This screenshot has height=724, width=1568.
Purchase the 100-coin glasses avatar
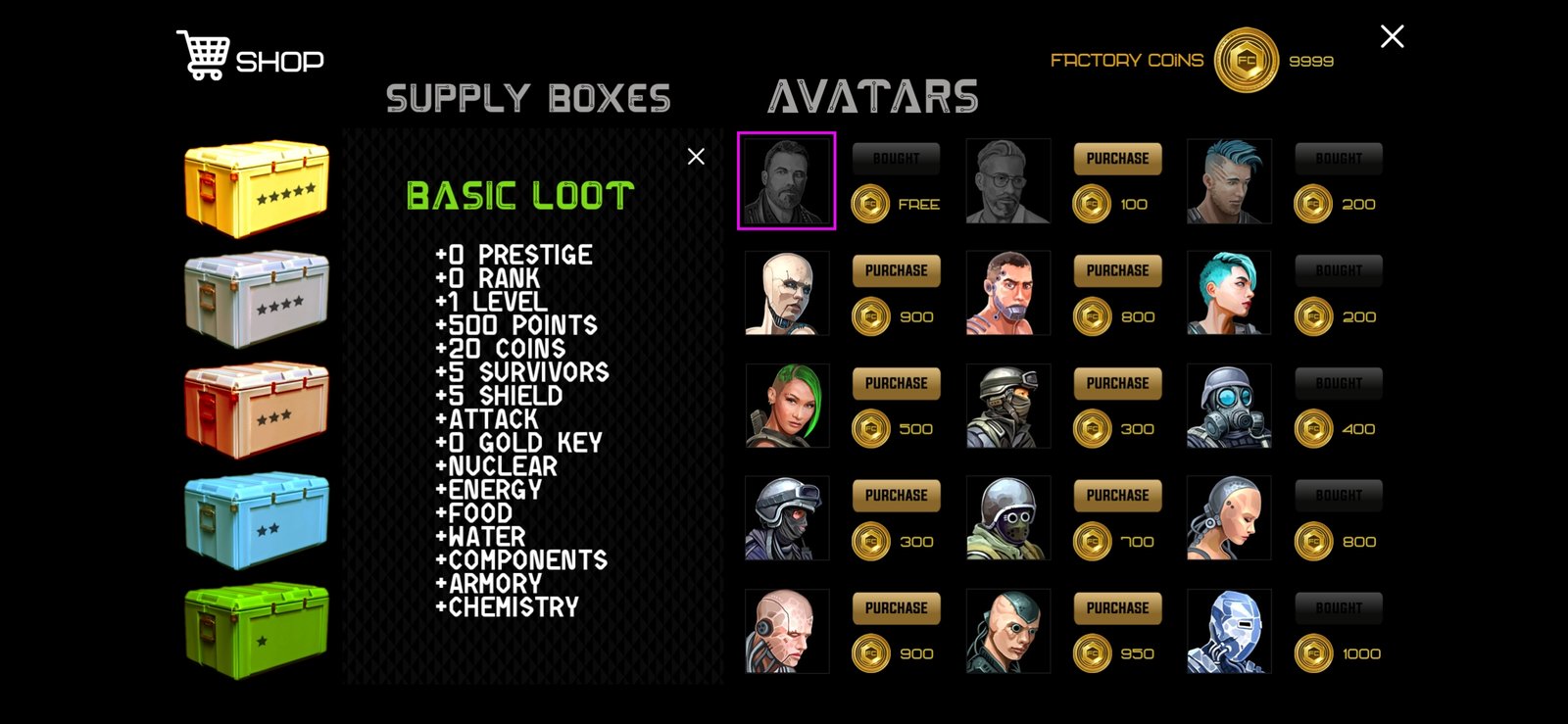(1117, 159)
